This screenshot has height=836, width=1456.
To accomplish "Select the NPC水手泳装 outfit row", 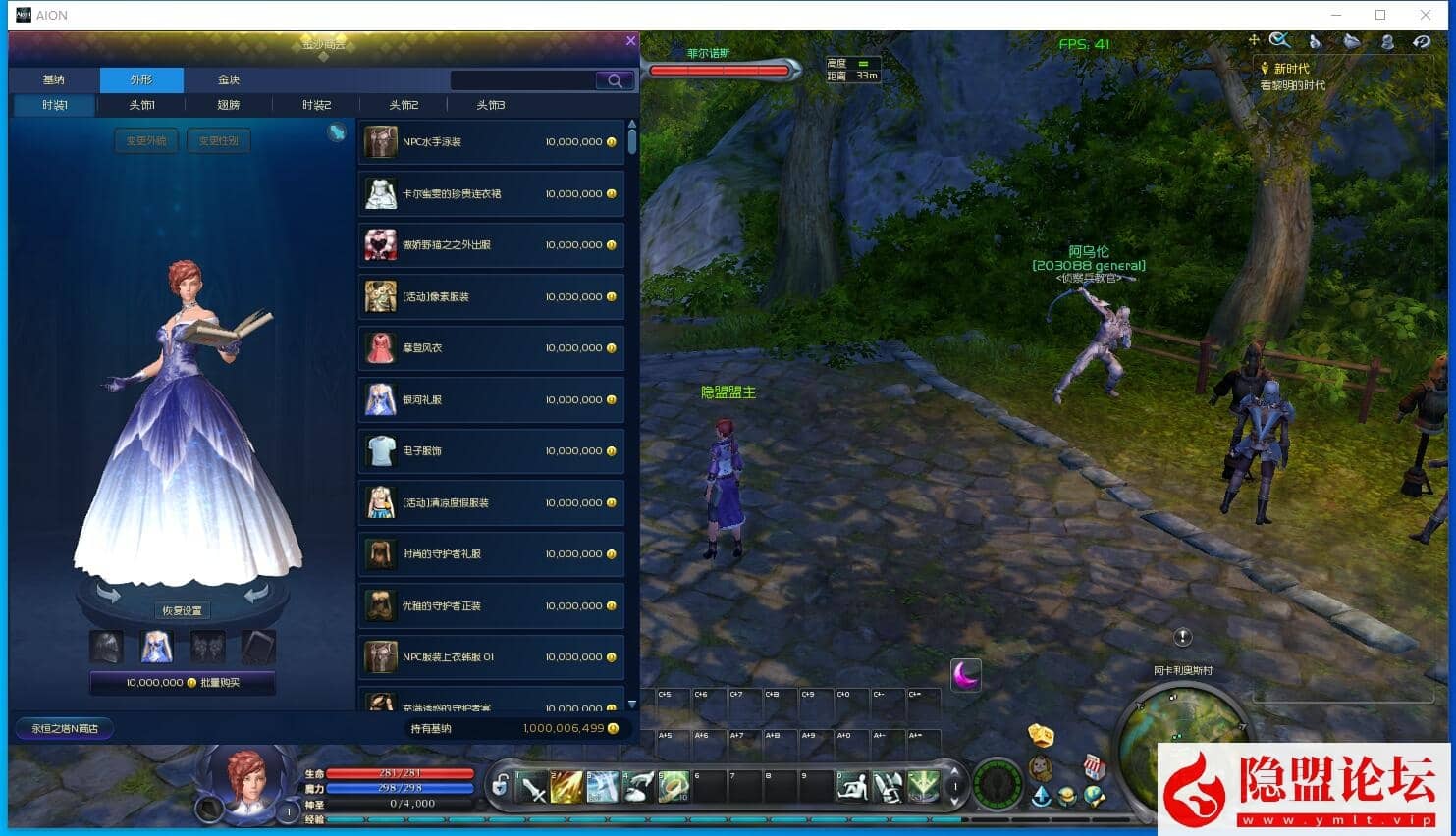I will click(491, 142).
